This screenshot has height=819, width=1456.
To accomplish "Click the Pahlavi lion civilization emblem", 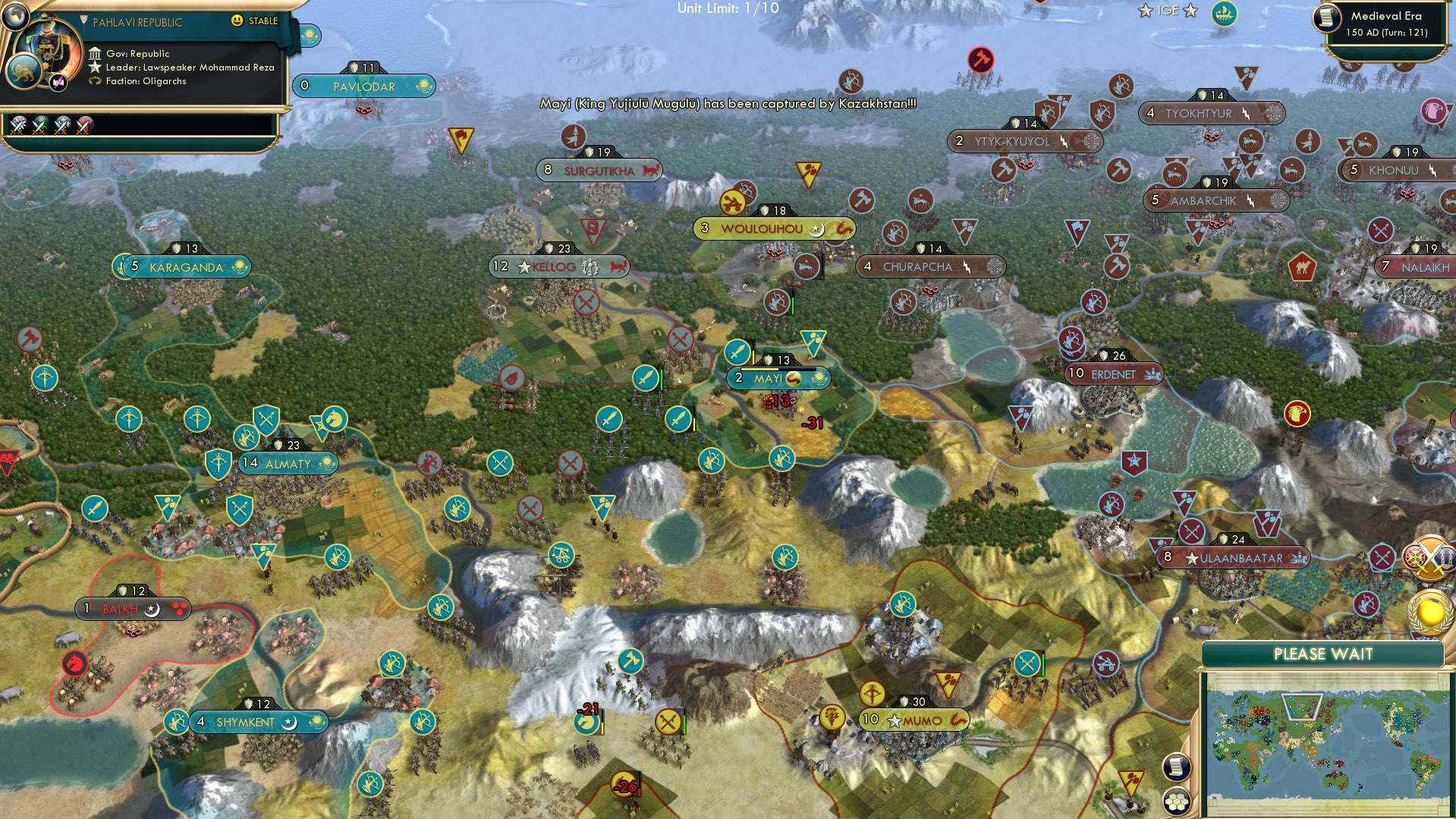I will [25, 73].
